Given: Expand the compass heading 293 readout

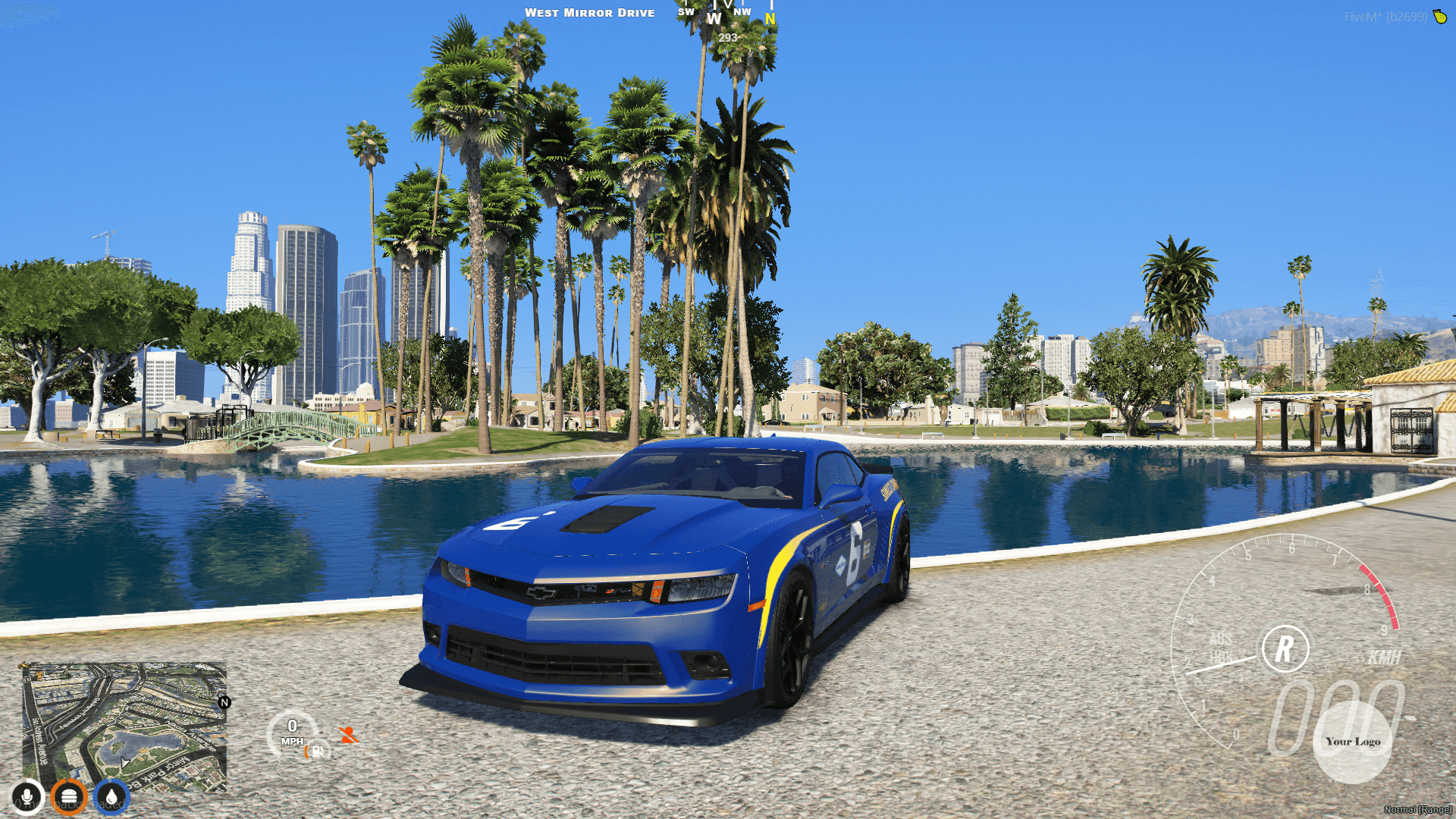Looking at the screenshot, I should (x=727, y=36).
